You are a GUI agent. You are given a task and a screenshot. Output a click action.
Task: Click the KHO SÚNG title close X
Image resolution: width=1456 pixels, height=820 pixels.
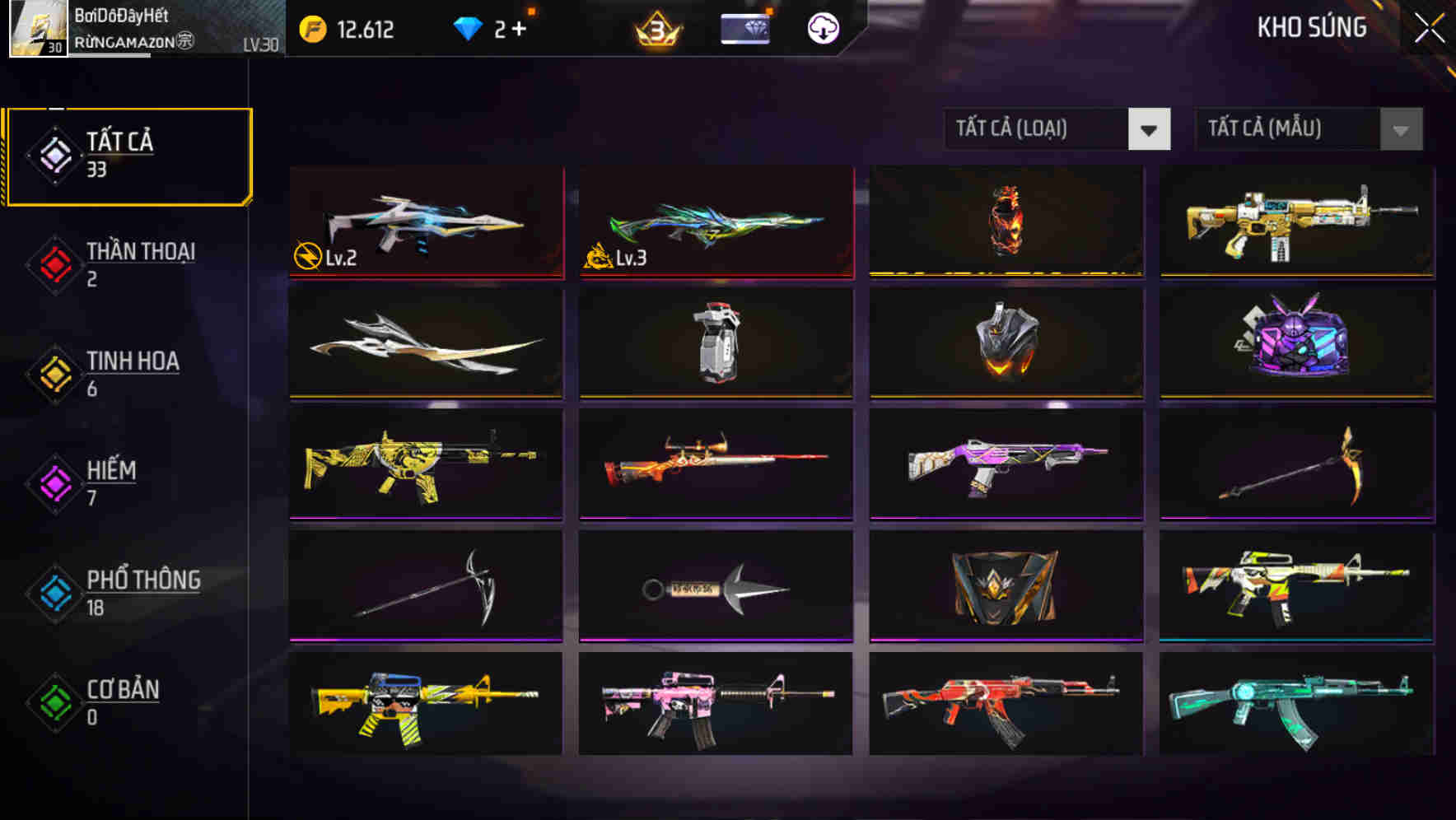pyautogui.click(x=1430, y=27)
